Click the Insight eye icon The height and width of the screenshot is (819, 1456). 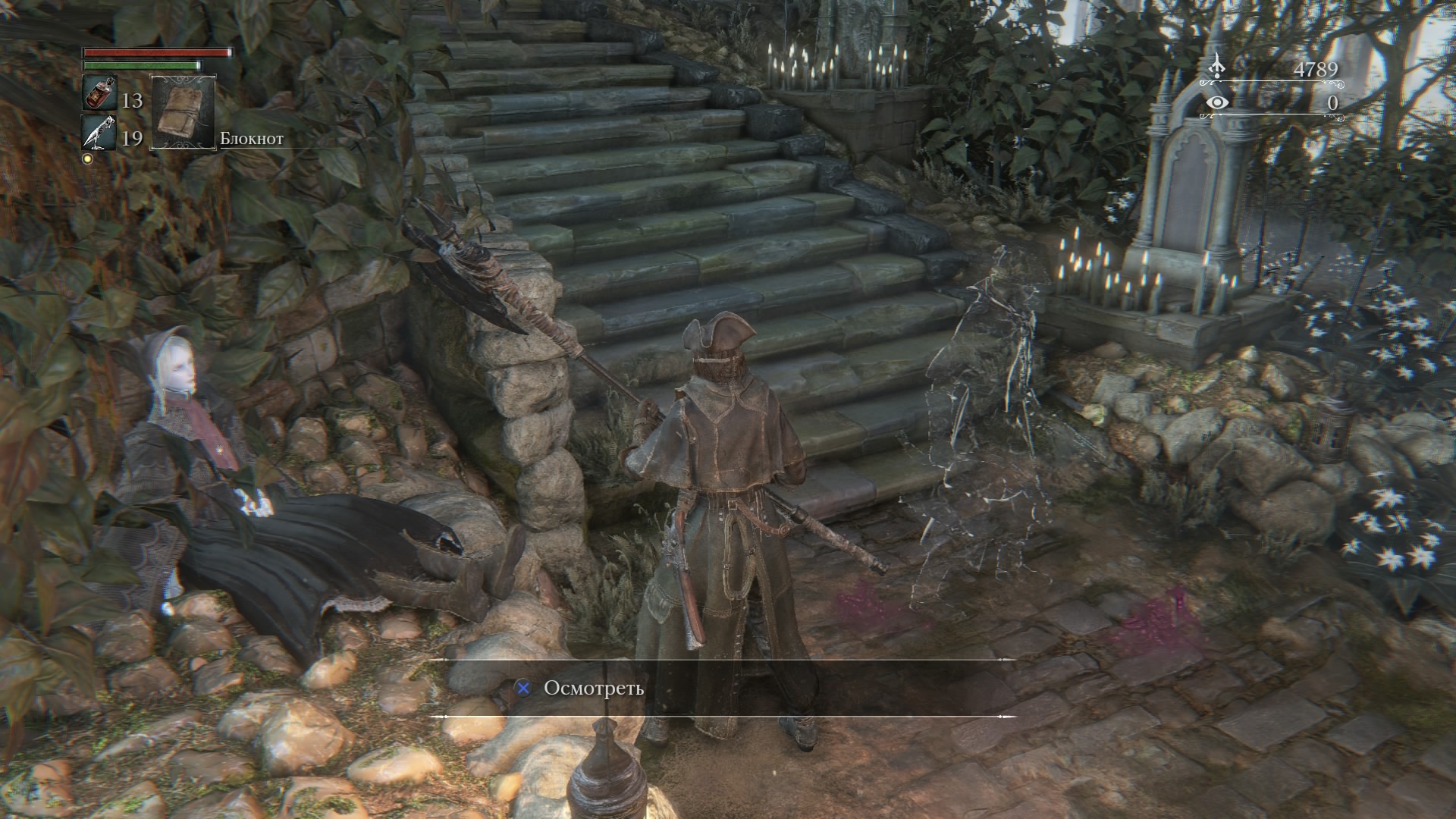[1217, 103]
